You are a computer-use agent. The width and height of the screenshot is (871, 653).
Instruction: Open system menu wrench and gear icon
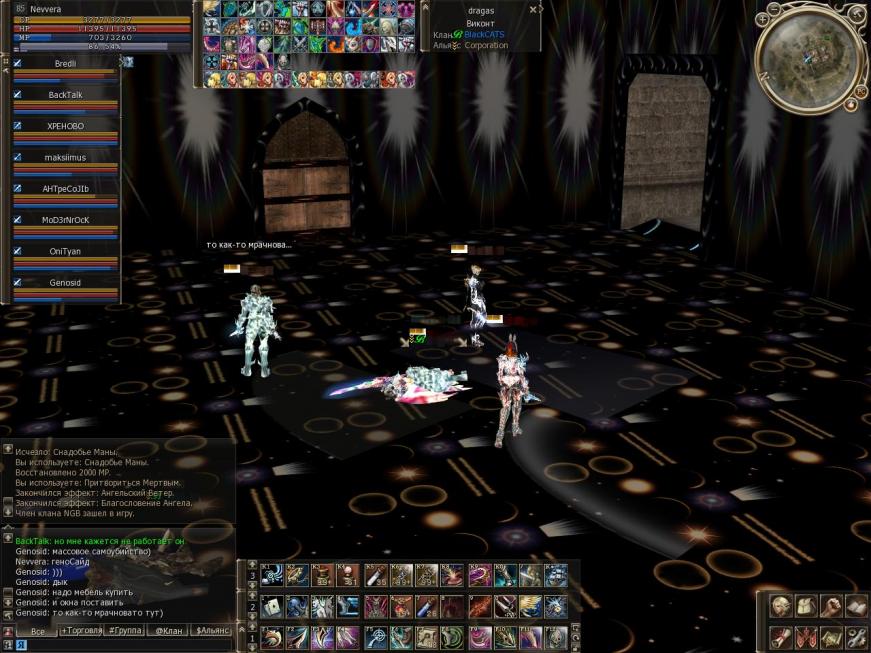[856, 636]
